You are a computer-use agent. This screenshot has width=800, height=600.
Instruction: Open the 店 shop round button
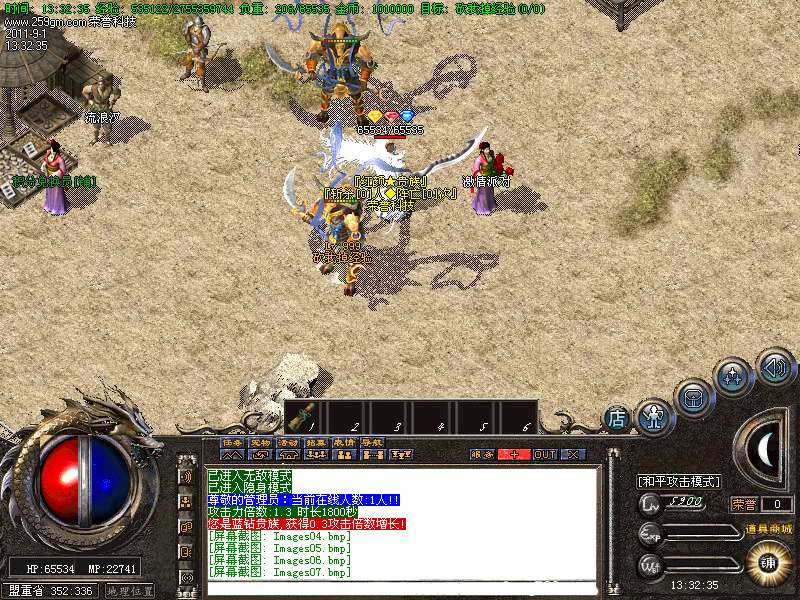point(617,416)
